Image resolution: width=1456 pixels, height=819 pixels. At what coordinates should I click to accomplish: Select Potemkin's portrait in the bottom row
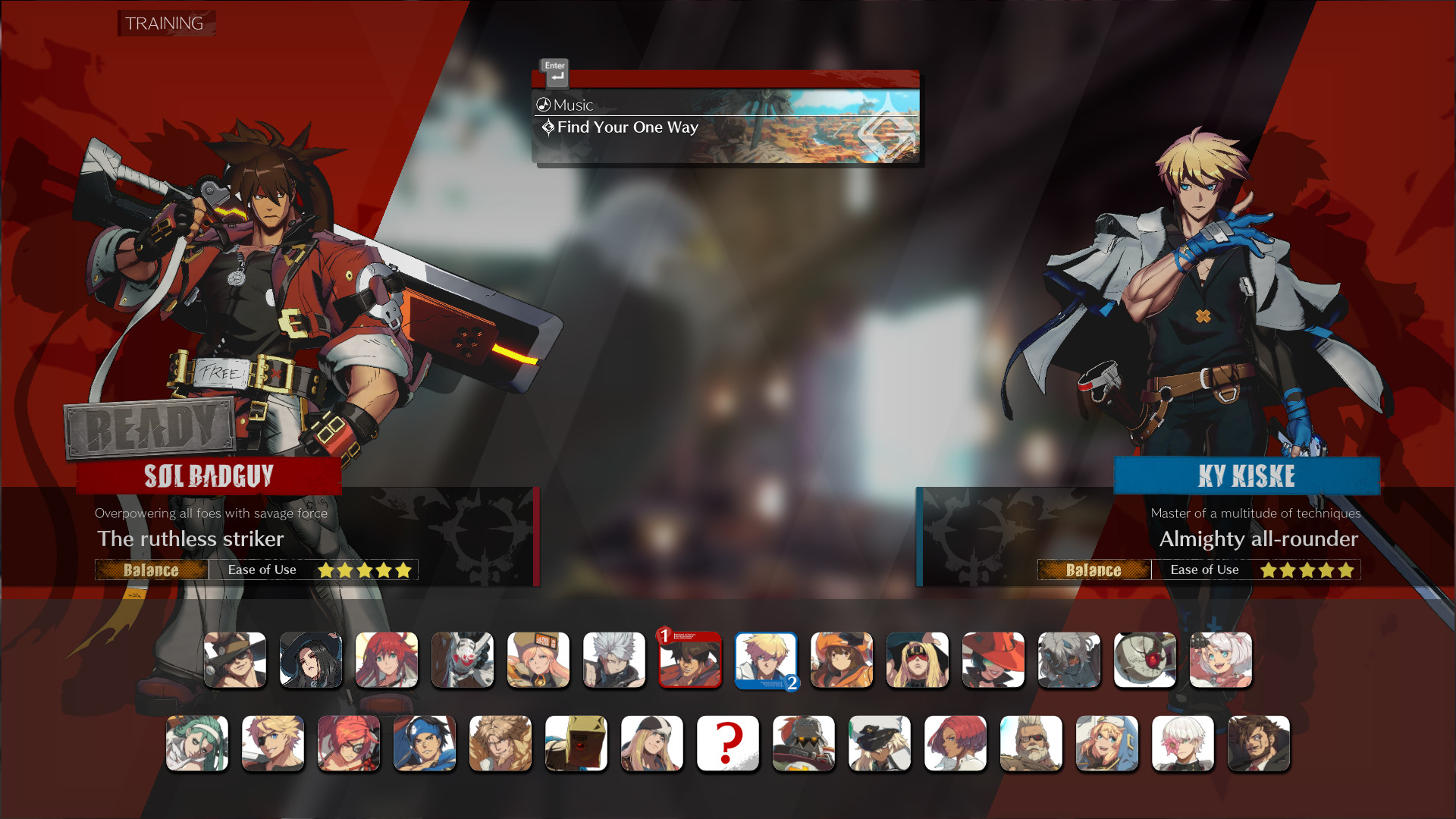pos(804,743)
